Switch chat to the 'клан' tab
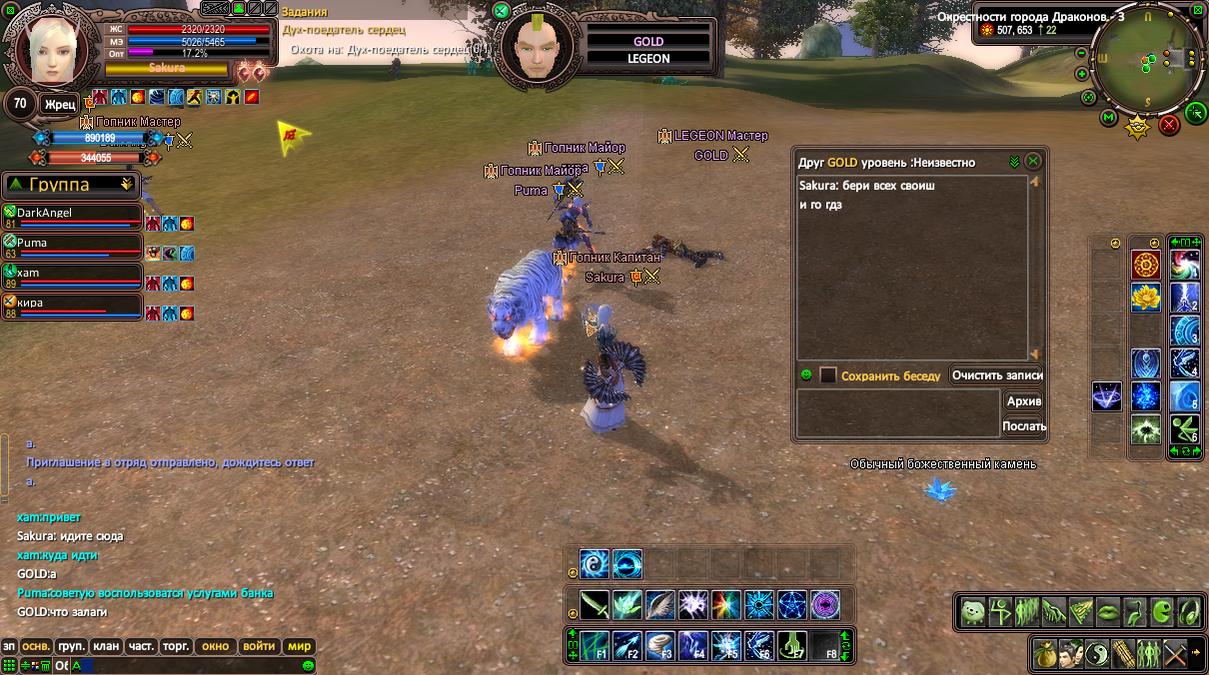The image size is (1209, 675). click(106, 646)
